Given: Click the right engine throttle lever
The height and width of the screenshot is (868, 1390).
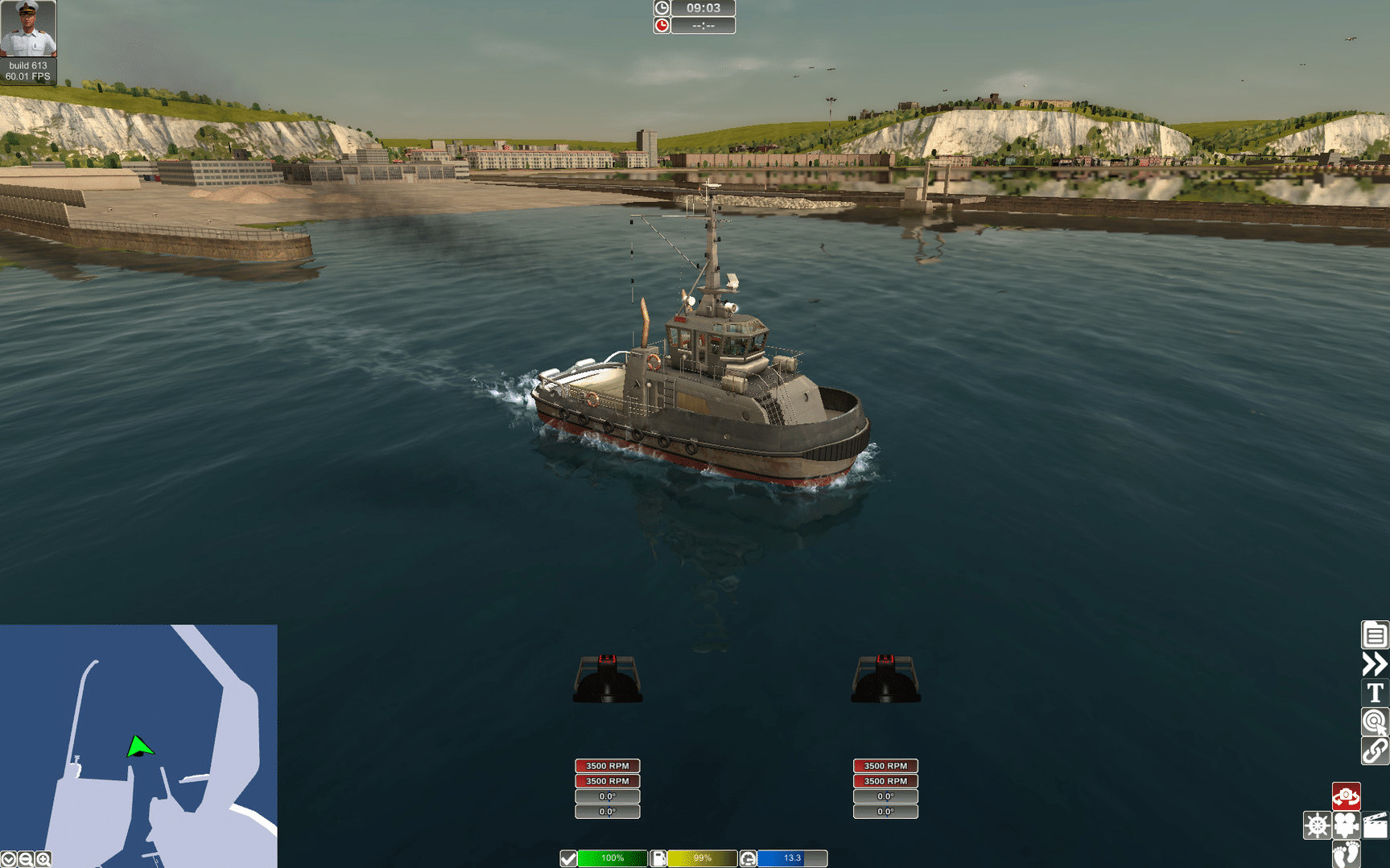Looking at the screenshot, I should point(885,678).
